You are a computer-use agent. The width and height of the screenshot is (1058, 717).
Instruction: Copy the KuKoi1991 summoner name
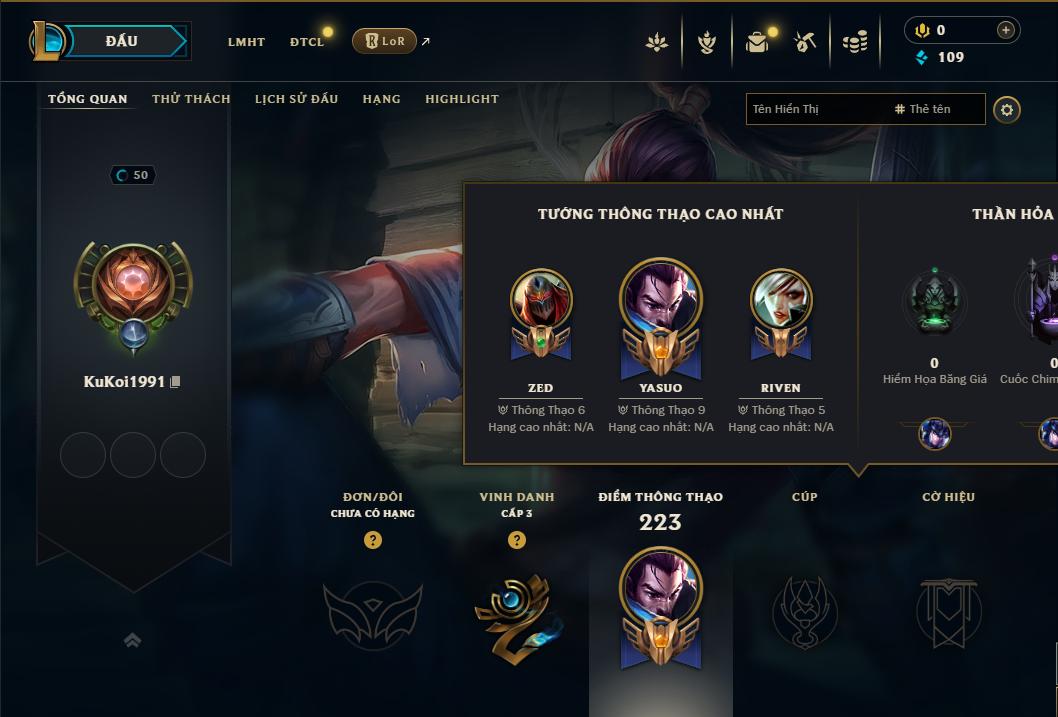click(x=175, y=382)
